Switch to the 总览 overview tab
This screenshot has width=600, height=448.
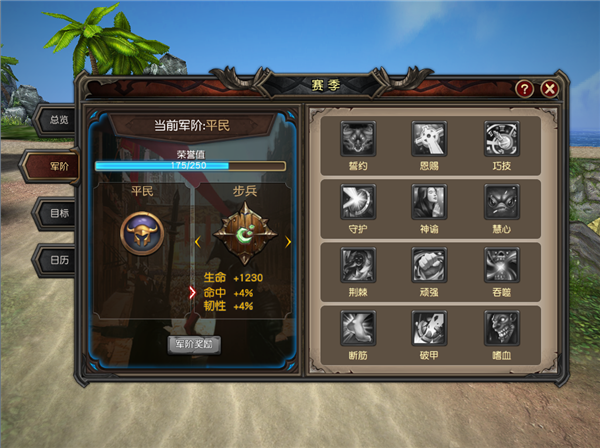coord(58,119)
